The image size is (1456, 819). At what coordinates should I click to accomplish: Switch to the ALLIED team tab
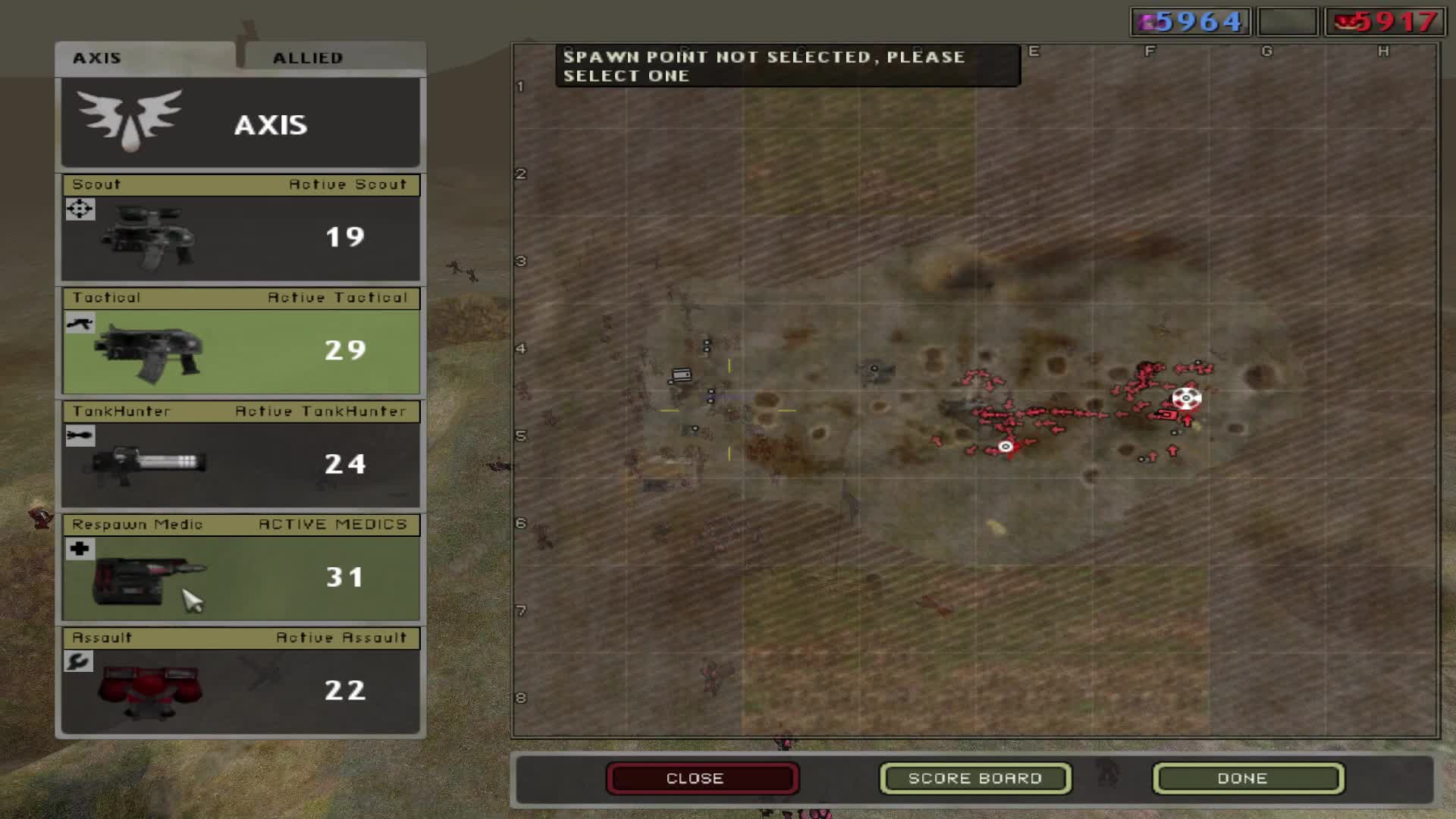tap(334, 58)
